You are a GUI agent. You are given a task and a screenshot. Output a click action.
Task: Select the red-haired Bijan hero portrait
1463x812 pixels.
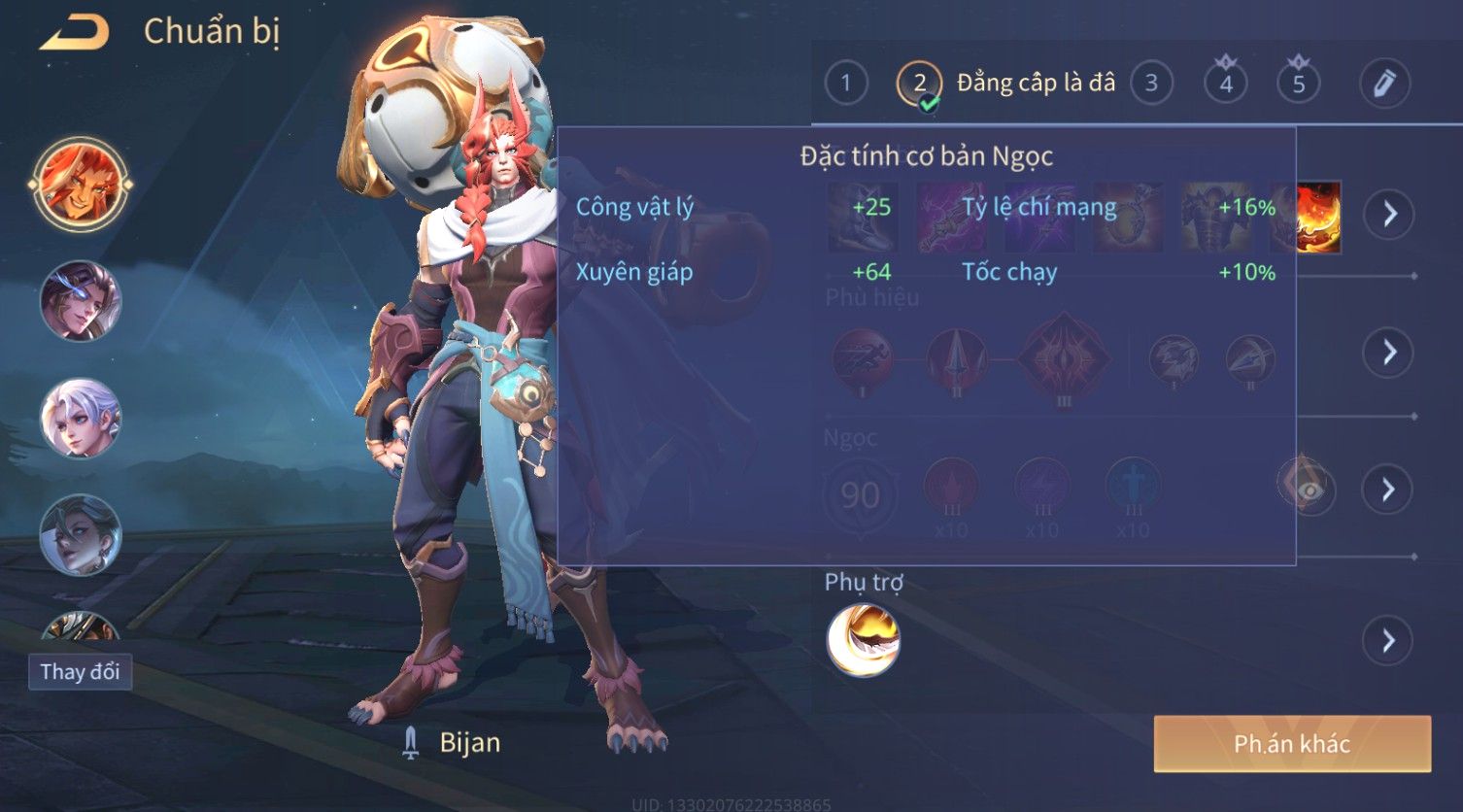[x=80, y=184]
